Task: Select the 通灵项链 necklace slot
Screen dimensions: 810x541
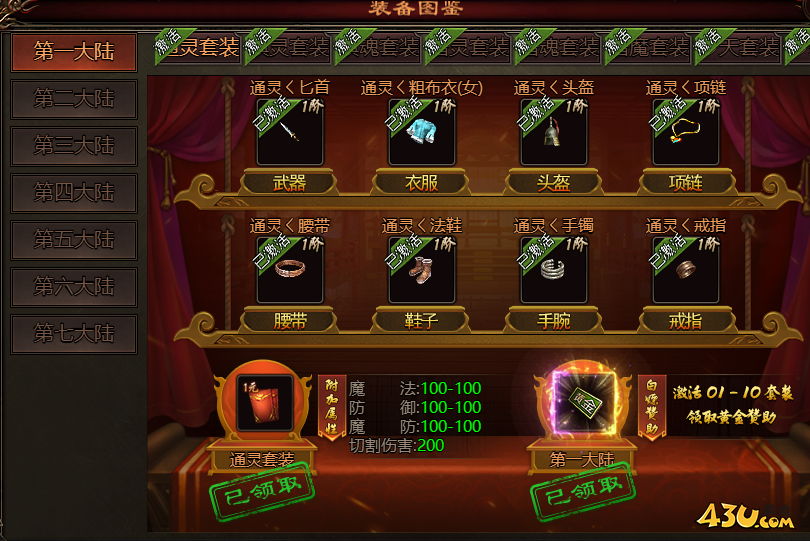Action: [x=686, y=132]
